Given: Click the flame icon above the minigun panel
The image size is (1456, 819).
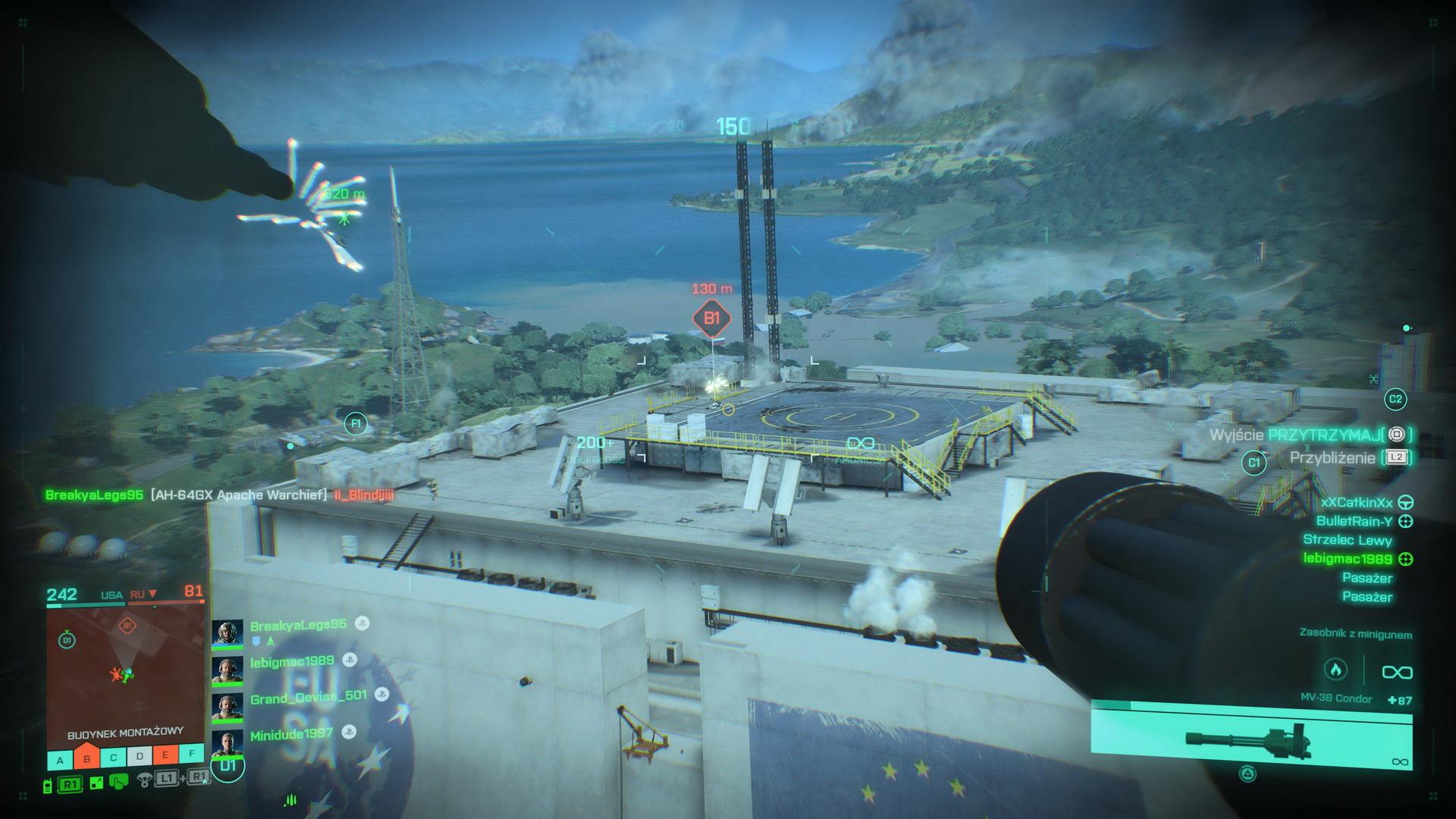Looking at the screenshot, I should [x=1335, y=670].
